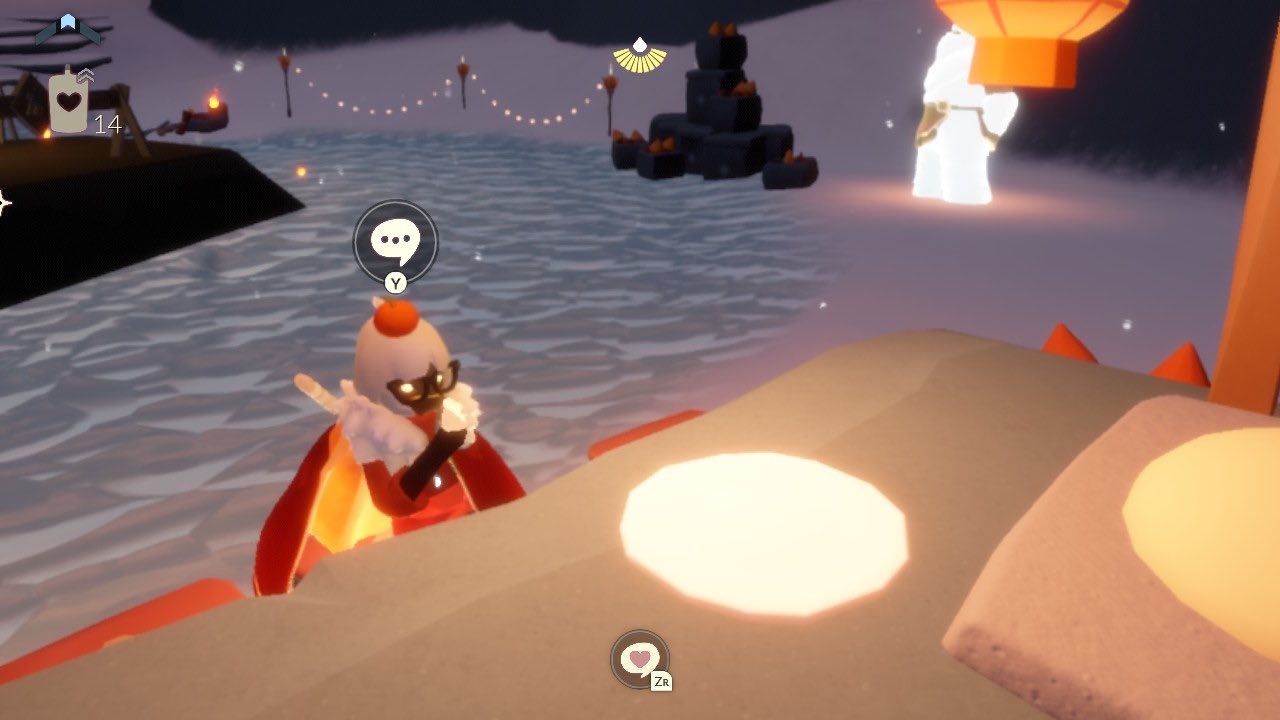The image size is (1280, 720).
Task: Tap the heart speech bubble icon
Action: pos(639,658)
